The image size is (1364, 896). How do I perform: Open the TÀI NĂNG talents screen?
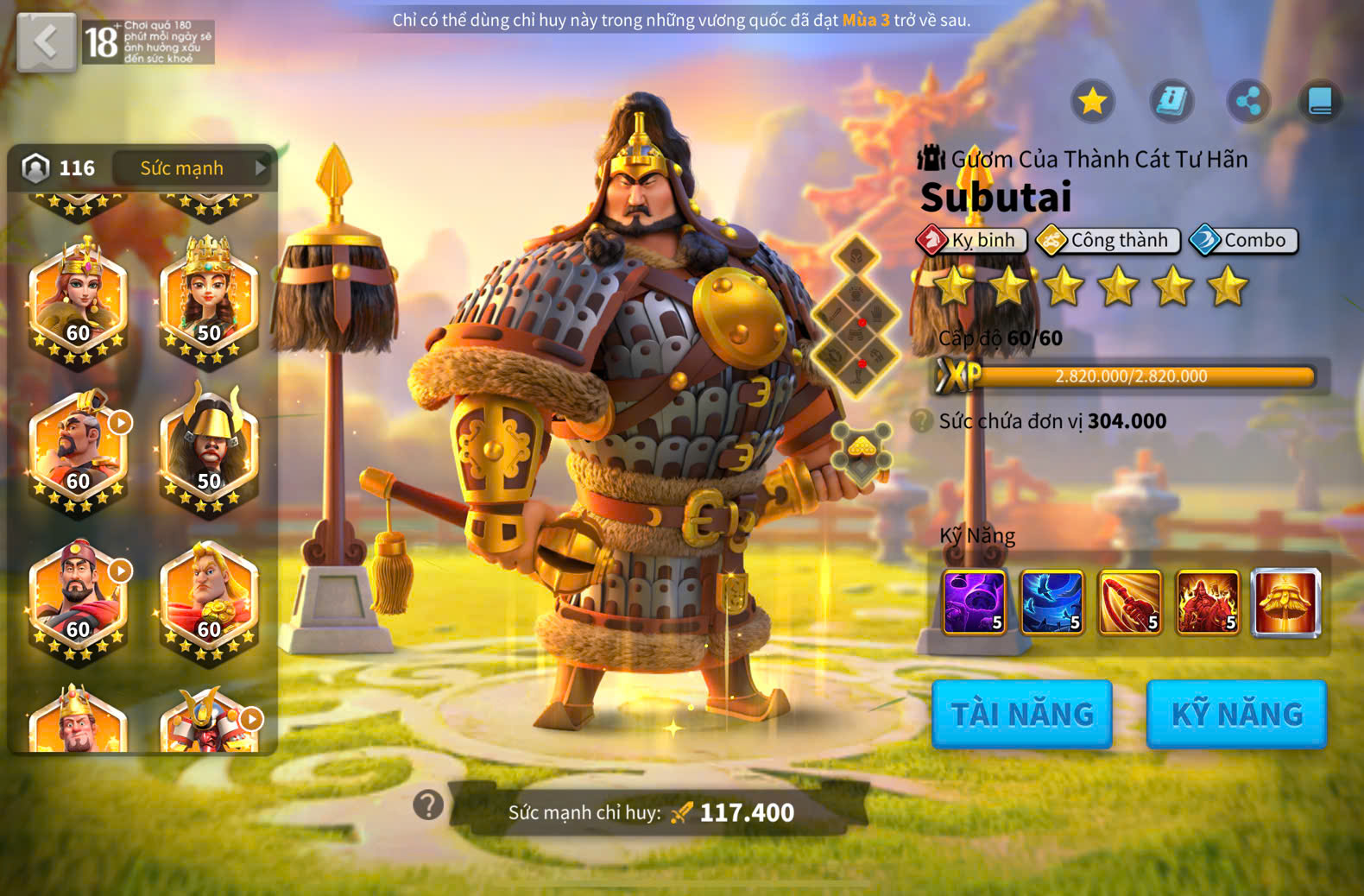(x=1022, y=714)
